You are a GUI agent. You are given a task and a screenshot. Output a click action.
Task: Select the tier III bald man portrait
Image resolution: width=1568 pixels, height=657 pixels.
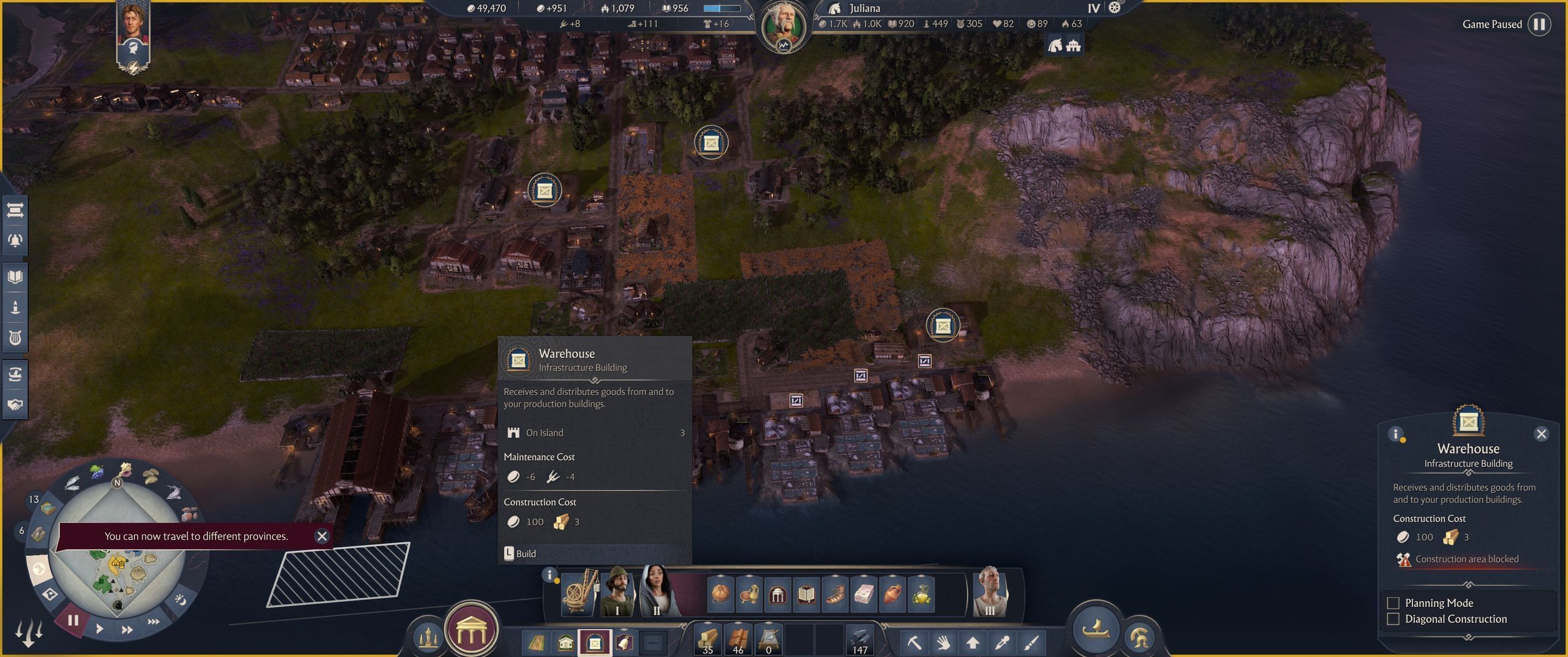[x=990, y=591]
